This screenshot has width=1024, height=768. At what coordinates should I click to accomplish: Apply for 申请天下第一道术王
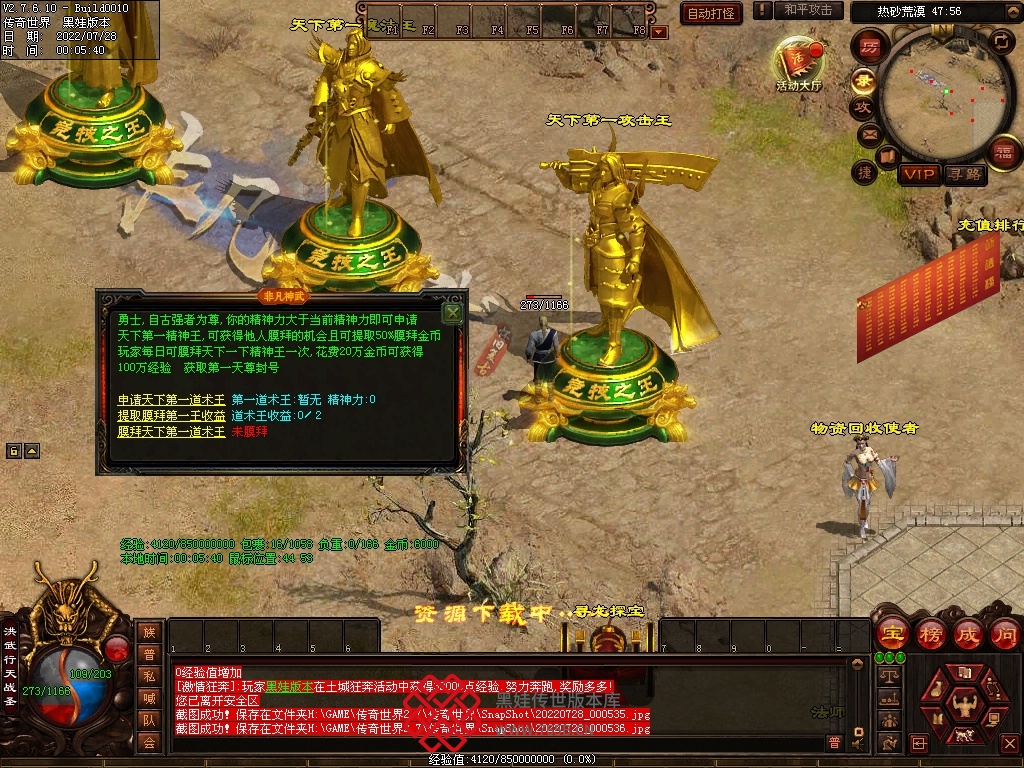coord(171,400)
